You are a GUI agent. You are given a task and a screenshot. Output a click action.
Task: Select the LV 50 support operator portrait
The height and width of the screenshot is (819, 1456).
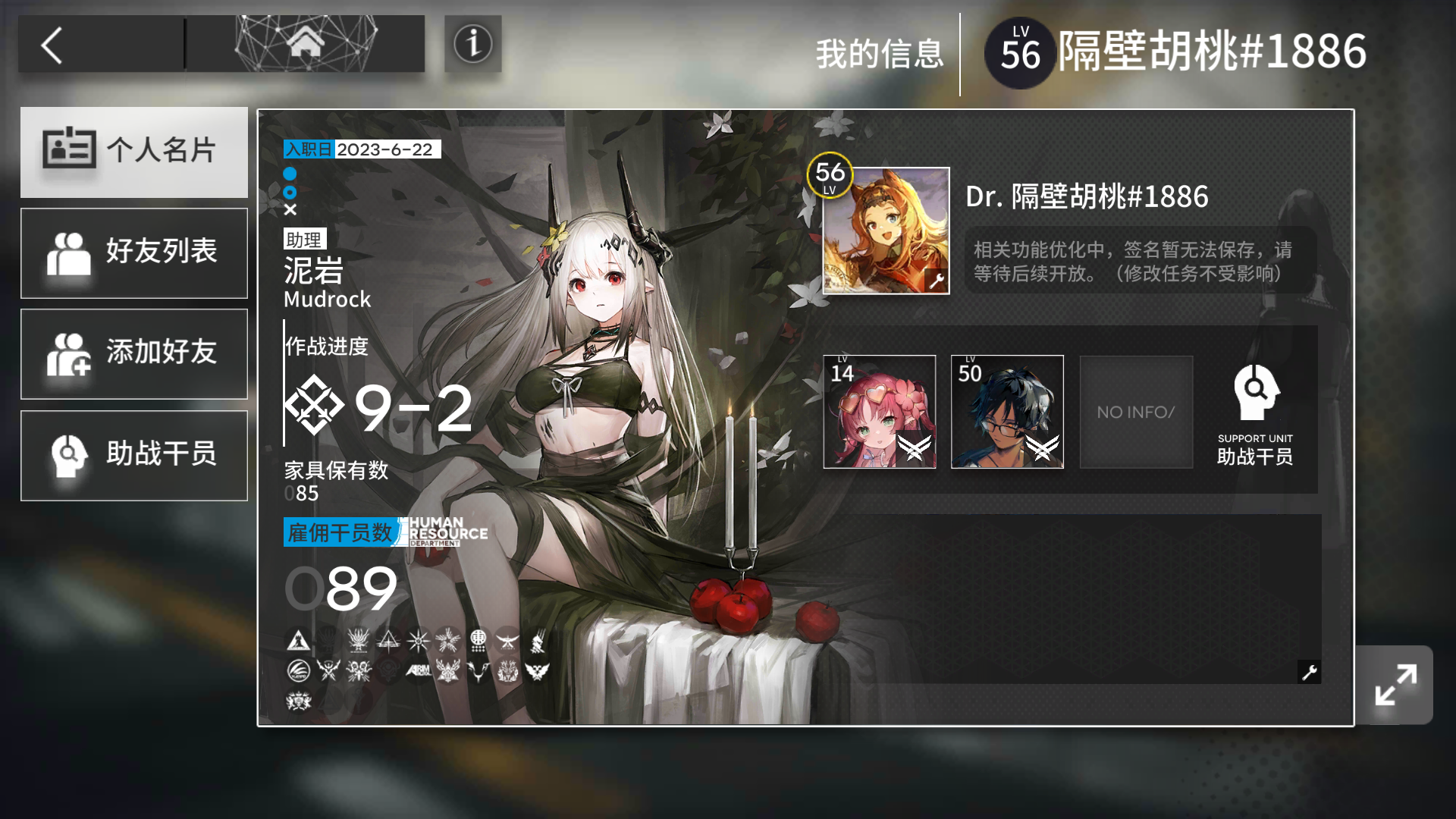(x=1007, y=412)
